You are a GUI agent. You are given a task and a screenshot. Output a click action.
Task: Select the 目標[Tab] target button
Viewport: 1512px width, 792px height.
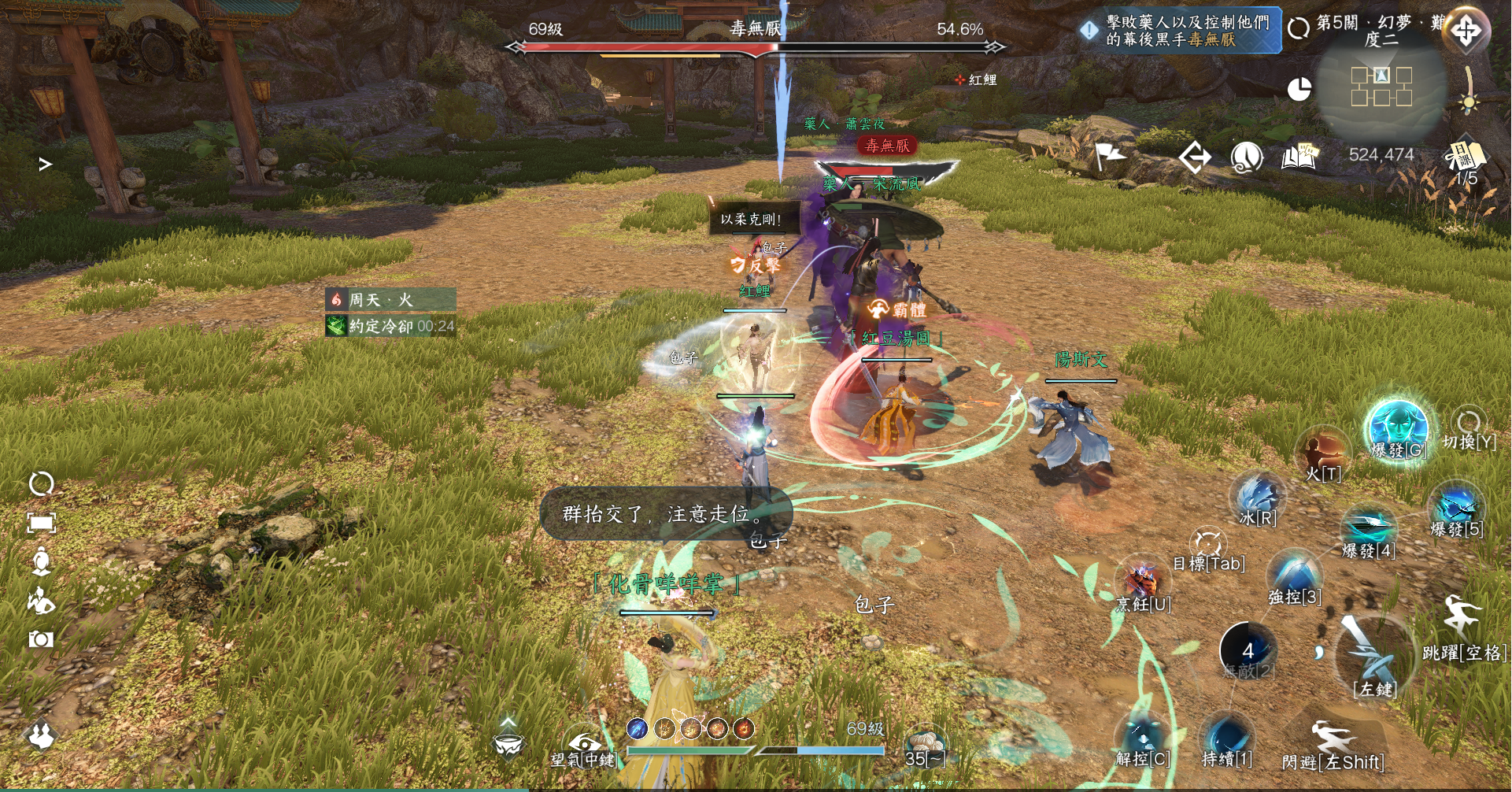click(1207, 545)
